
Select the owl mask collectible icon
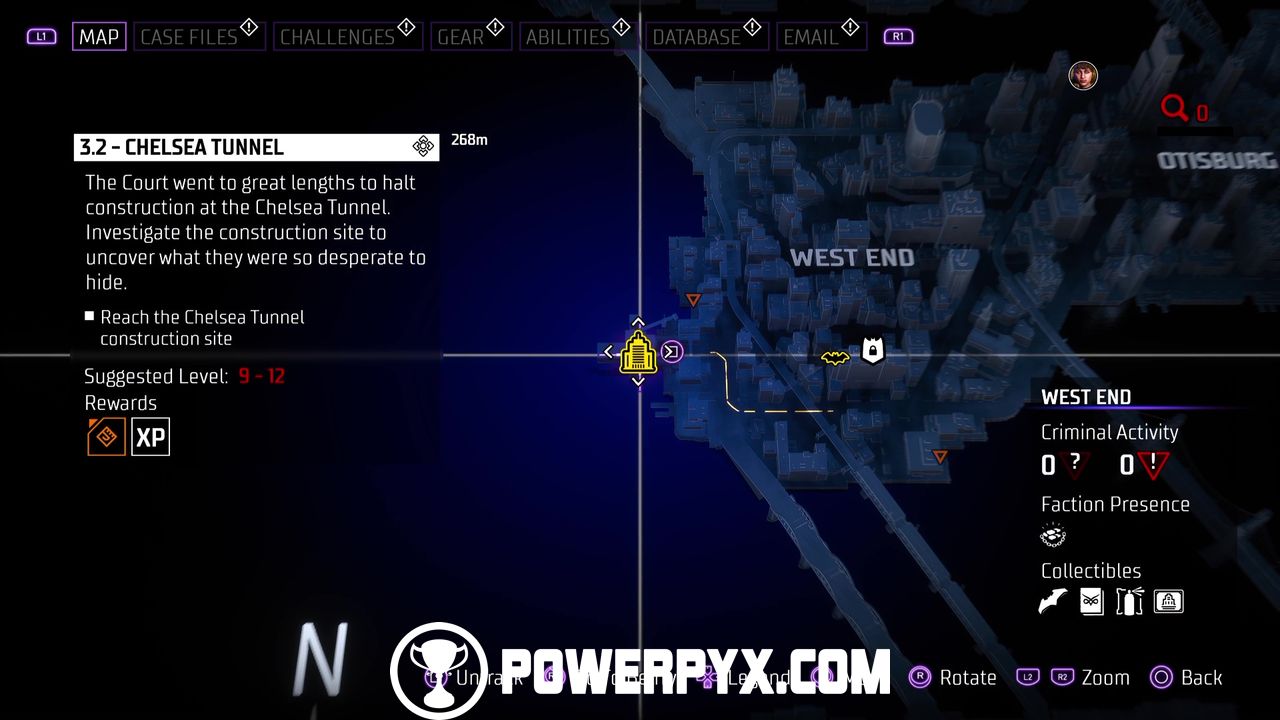(1091, 601)
